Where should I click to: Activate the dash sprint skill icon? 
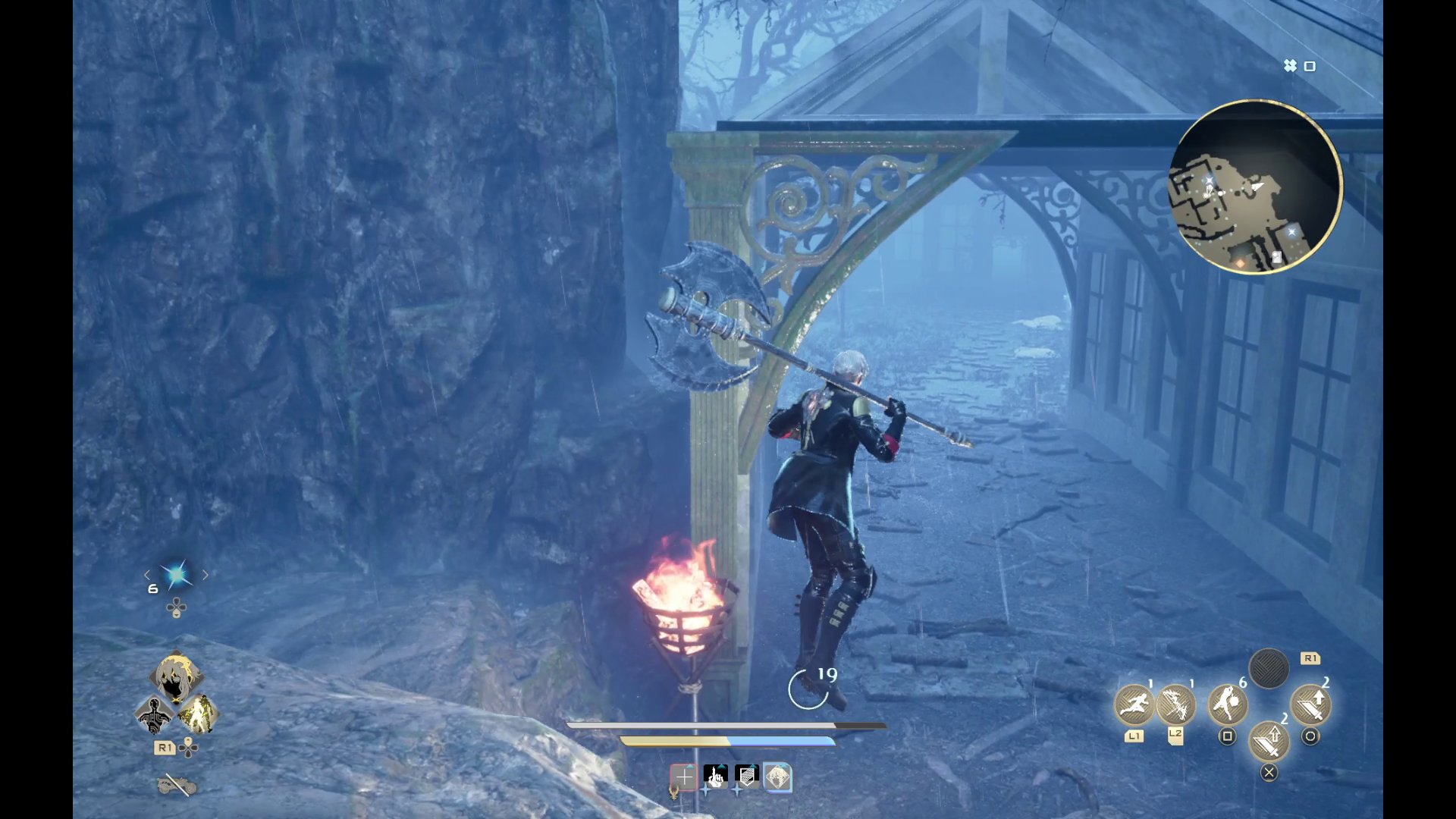pos(1134,704)
